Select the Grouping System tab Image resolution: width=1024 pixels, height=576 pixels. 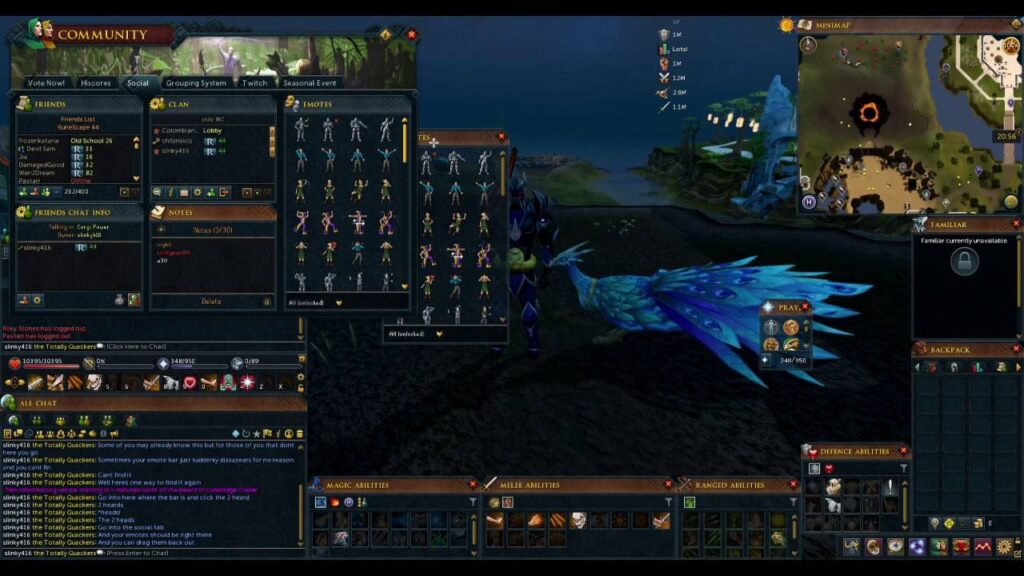coord(196,83)
